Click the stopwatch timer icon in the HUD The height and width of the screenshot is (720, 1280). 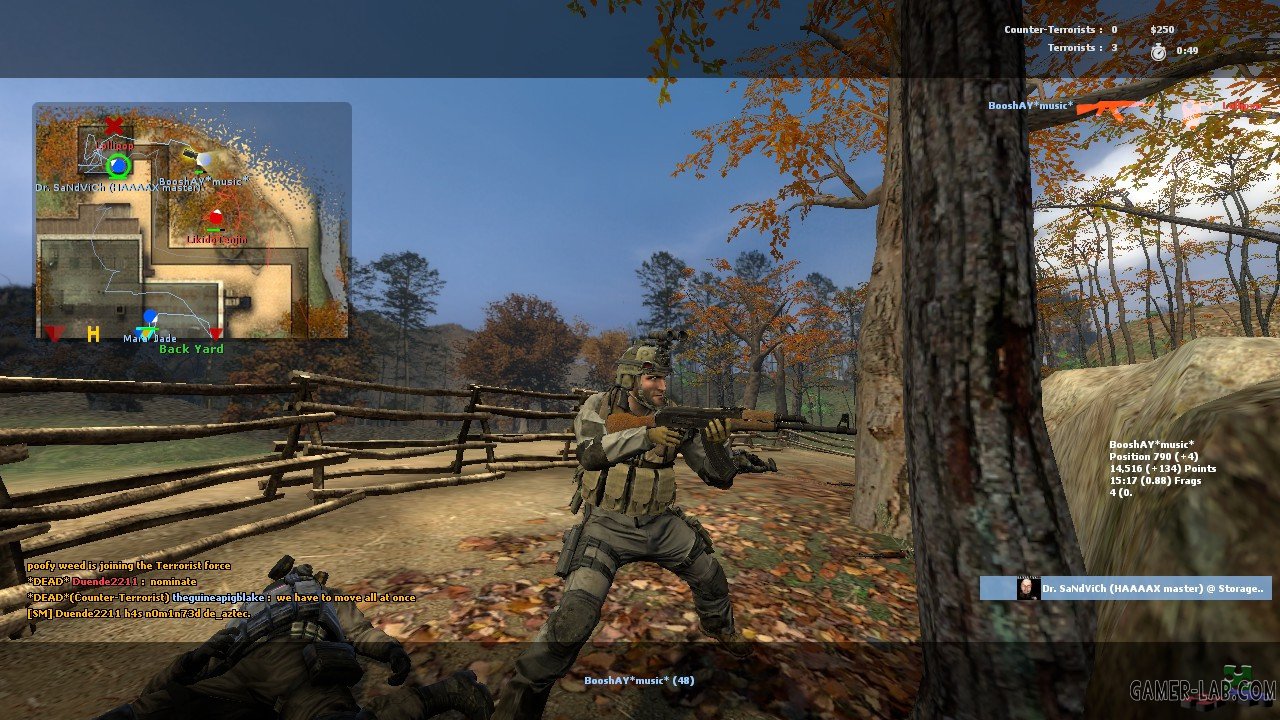(1158, 52)
